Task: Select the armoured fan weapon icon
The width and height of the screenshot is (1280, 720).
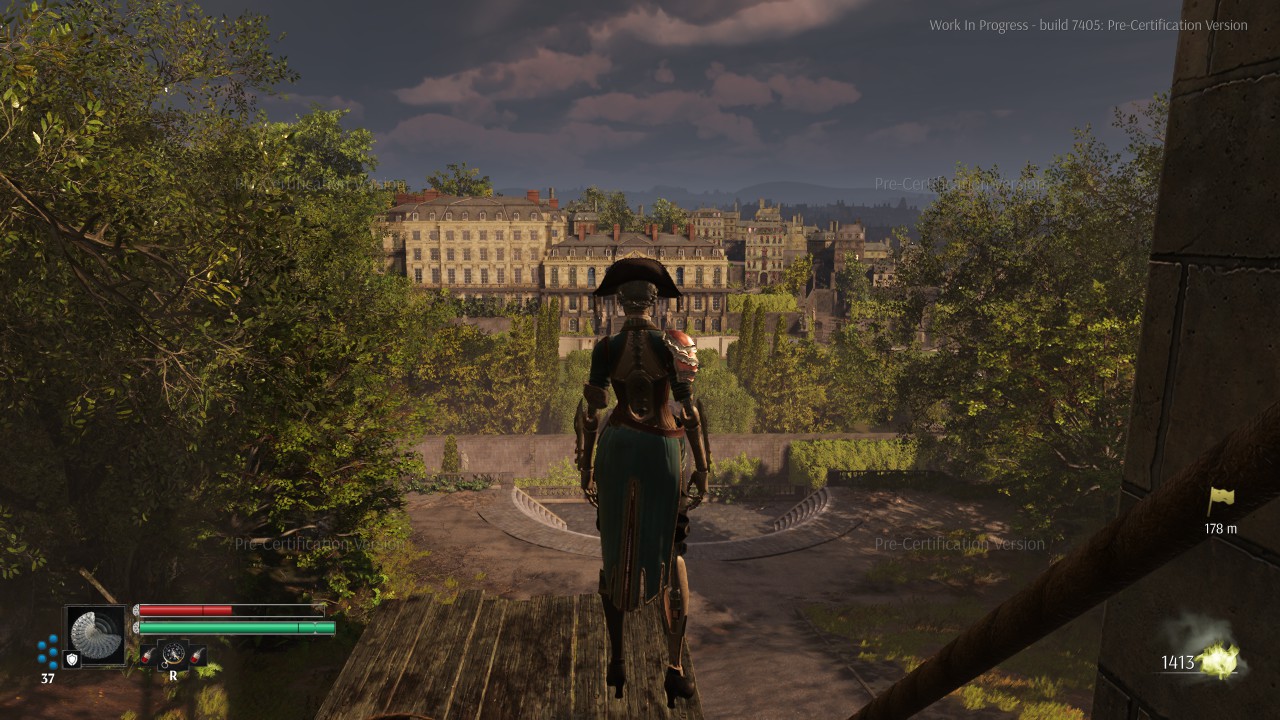Action: point(96,634)
